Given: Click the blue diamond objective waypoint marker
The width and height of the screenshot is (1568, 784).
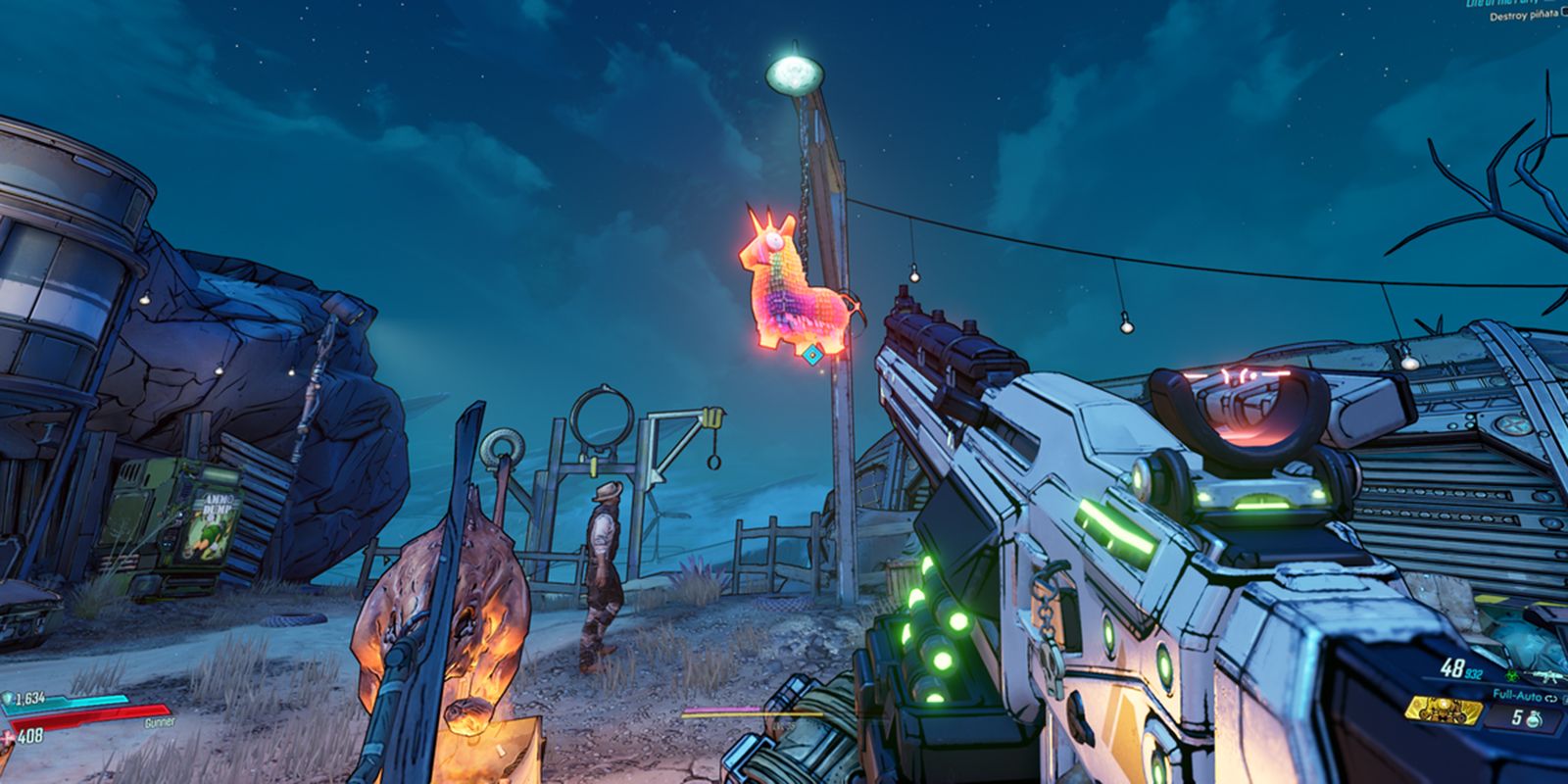Looking at the screenshot, I should [811, 355].
